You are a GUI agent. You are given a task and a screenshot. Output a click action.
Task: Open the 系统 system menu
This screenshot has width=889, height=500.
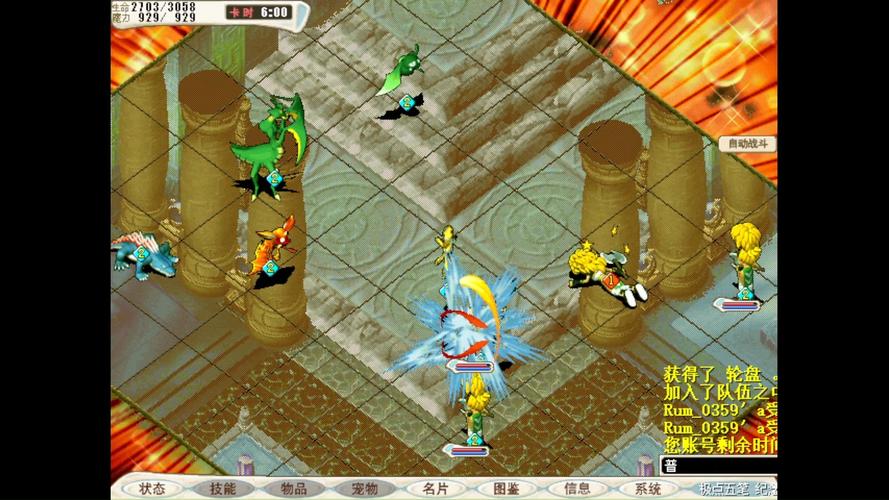pos(648,489)
